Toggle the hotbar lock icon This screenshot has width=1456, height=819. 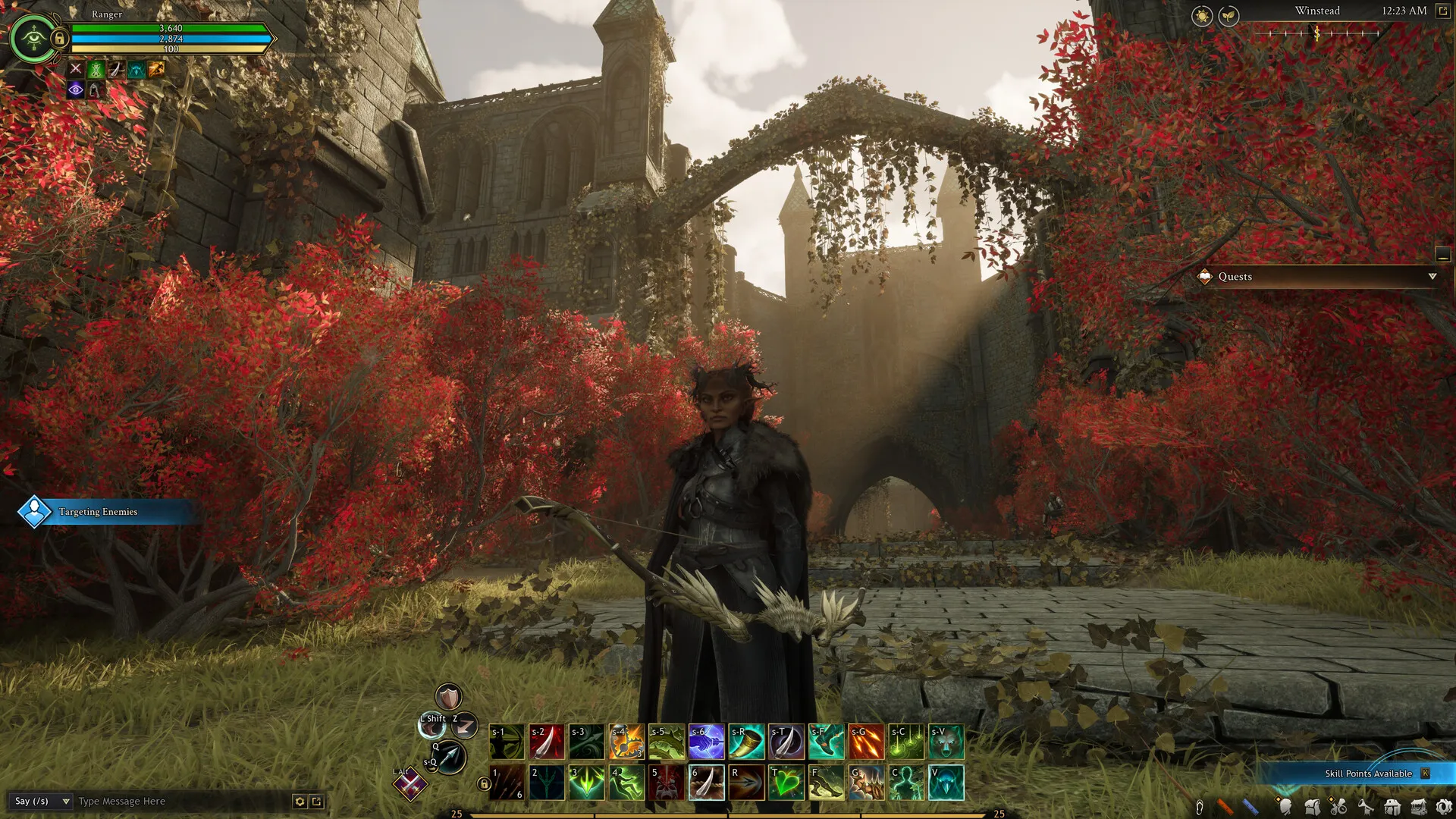coord(484,783)
